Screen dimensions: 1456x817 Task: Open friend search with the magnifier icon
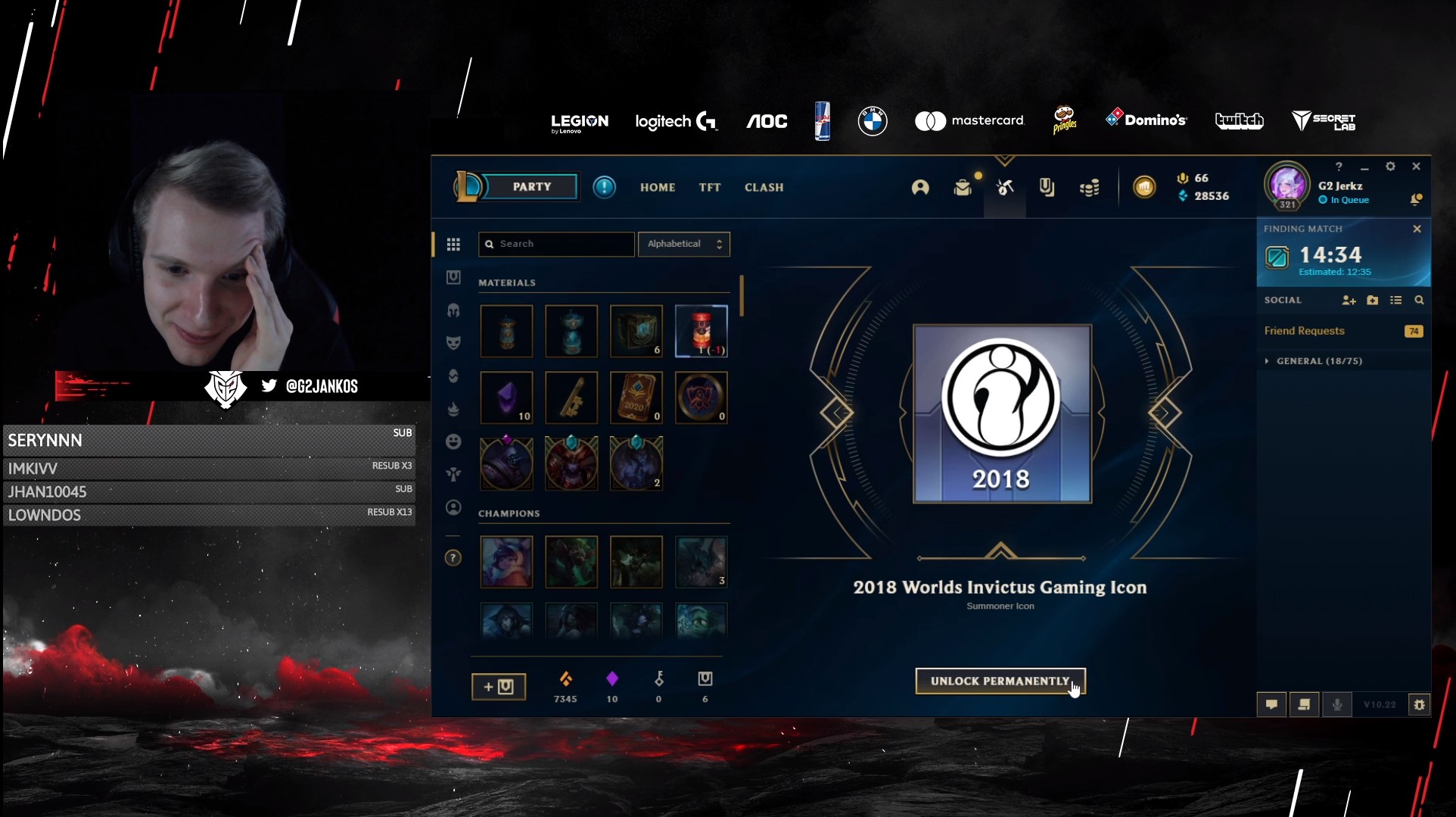tap(1420, 300)
